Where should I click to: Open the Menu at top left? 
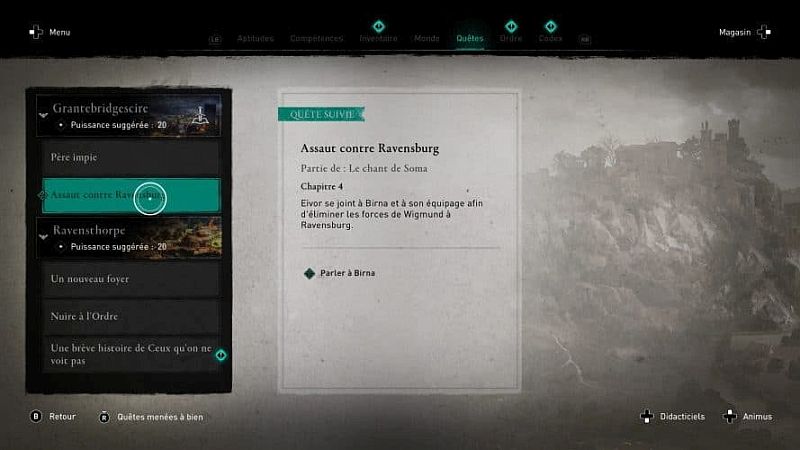tap(50, 32)
